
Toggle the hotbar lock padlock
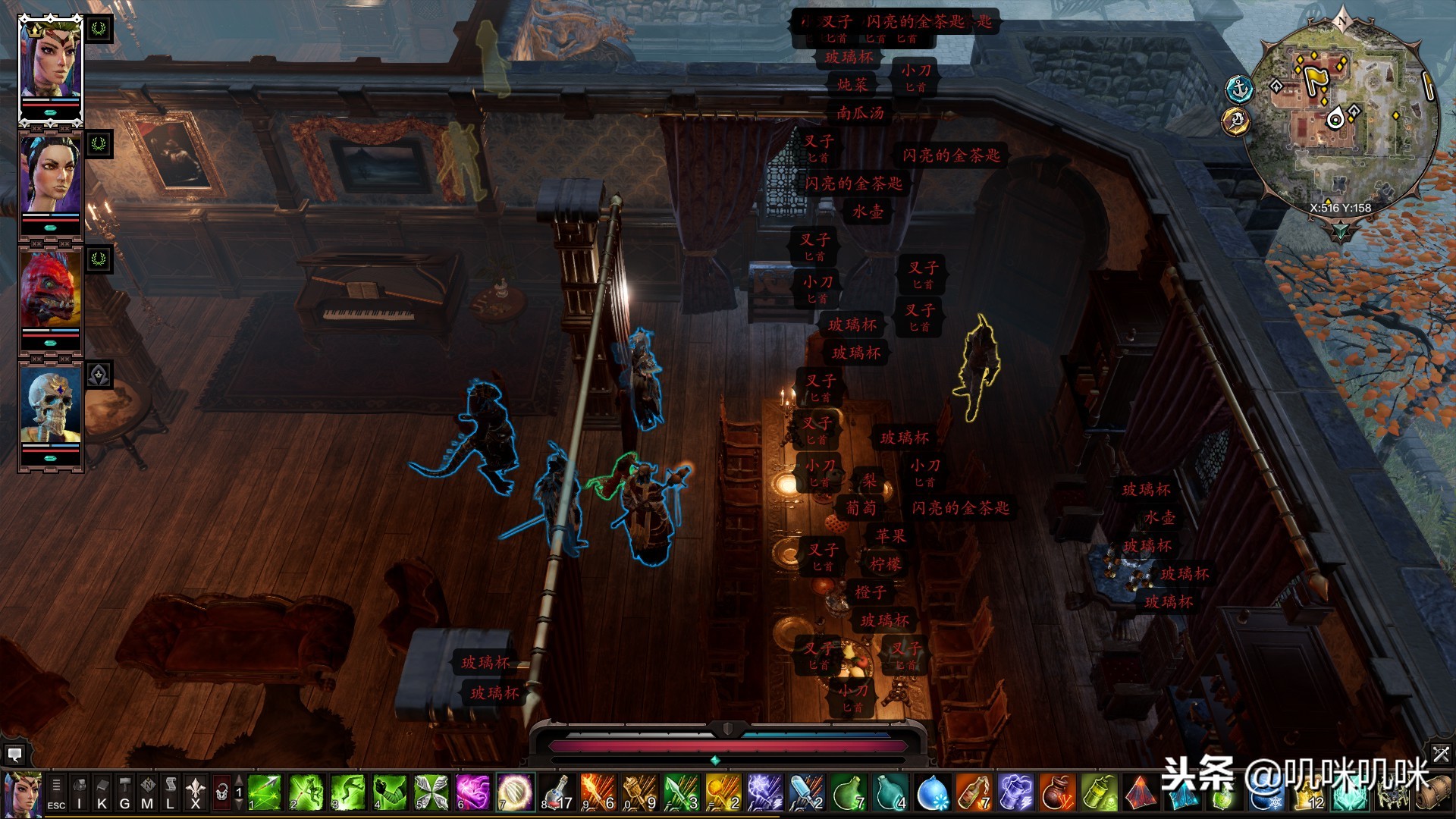coord(221,793)
